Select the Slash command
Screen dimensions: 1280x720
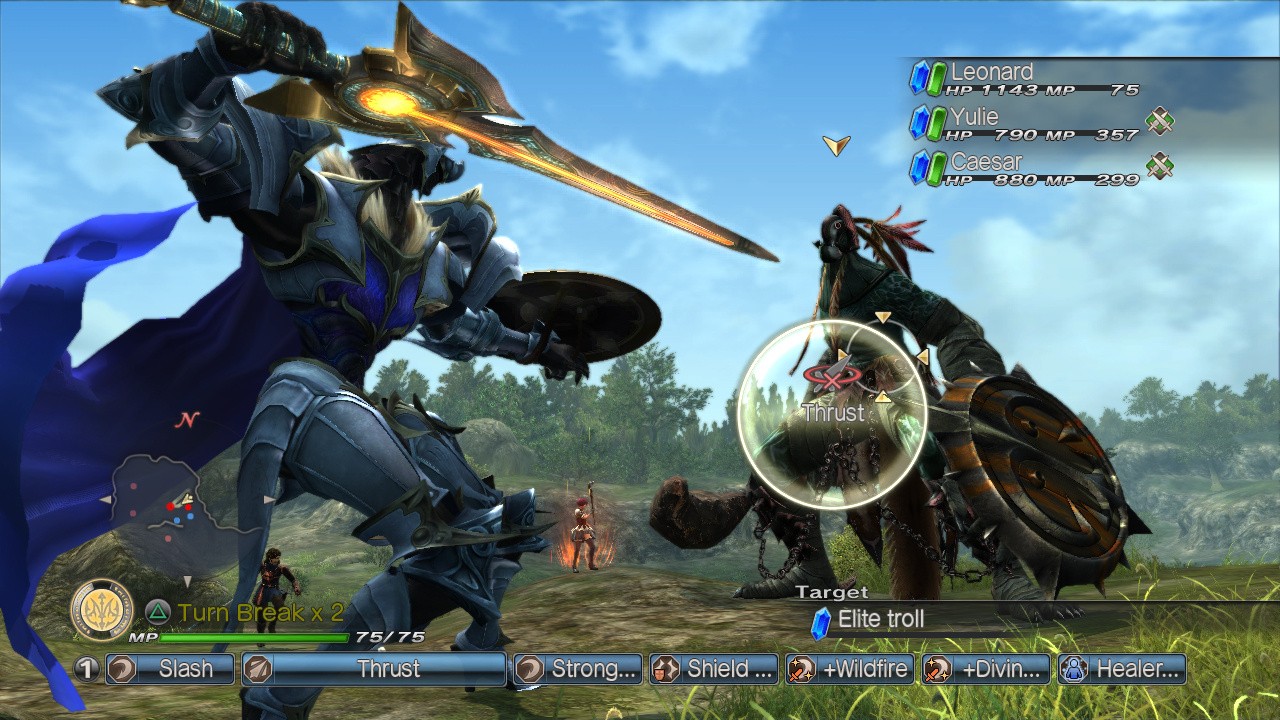[x=170, y=669]
